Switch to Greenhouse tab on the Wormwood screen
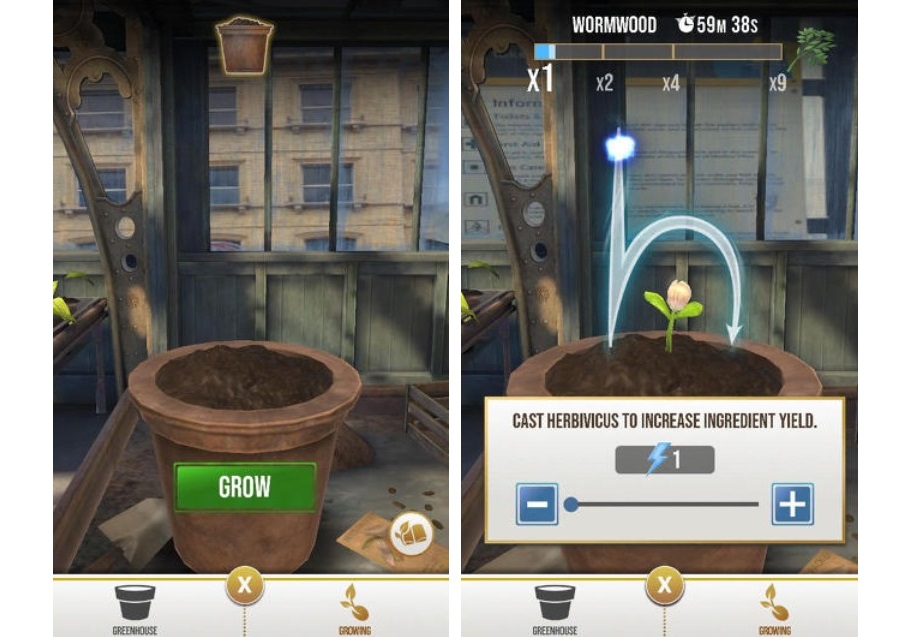This screenshot has width=917, height=637. coord(555,608)
